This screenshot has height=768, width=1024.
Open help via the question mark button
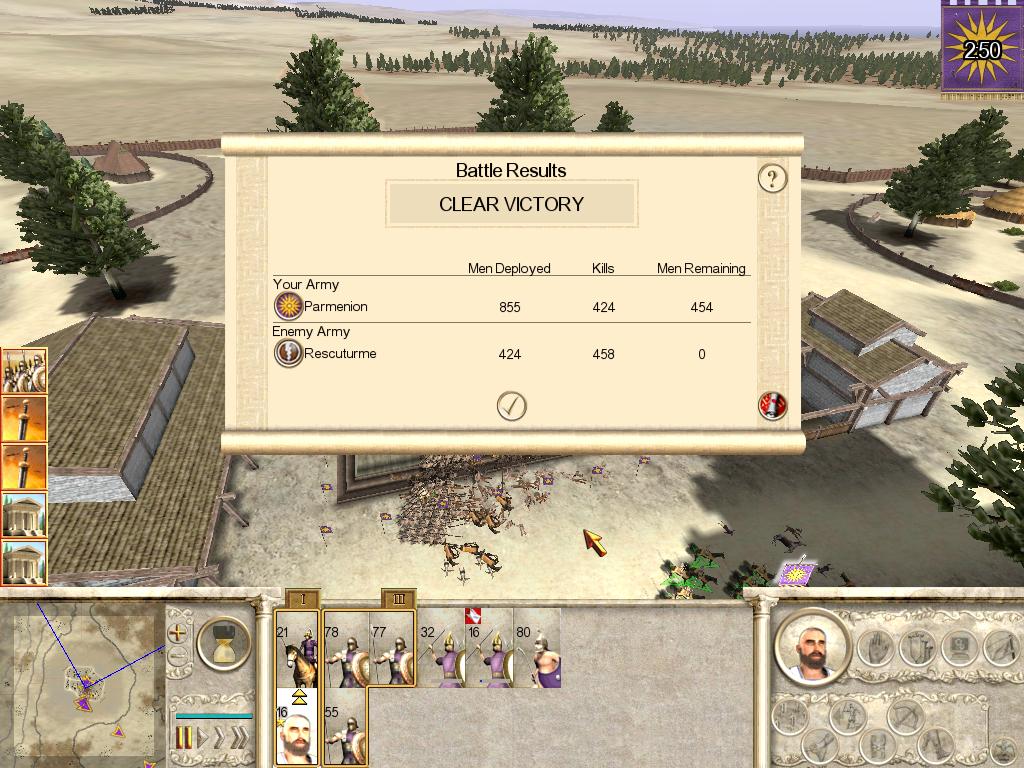(772, 178)
